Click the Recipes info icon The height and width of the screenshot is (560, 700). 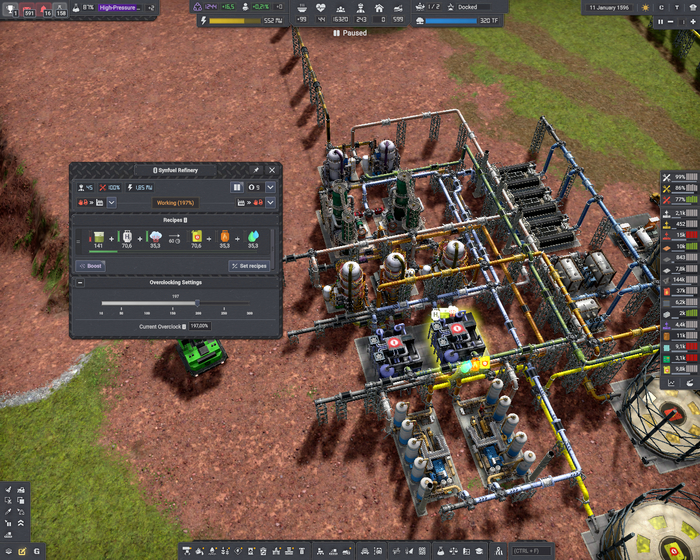(187, 219)
